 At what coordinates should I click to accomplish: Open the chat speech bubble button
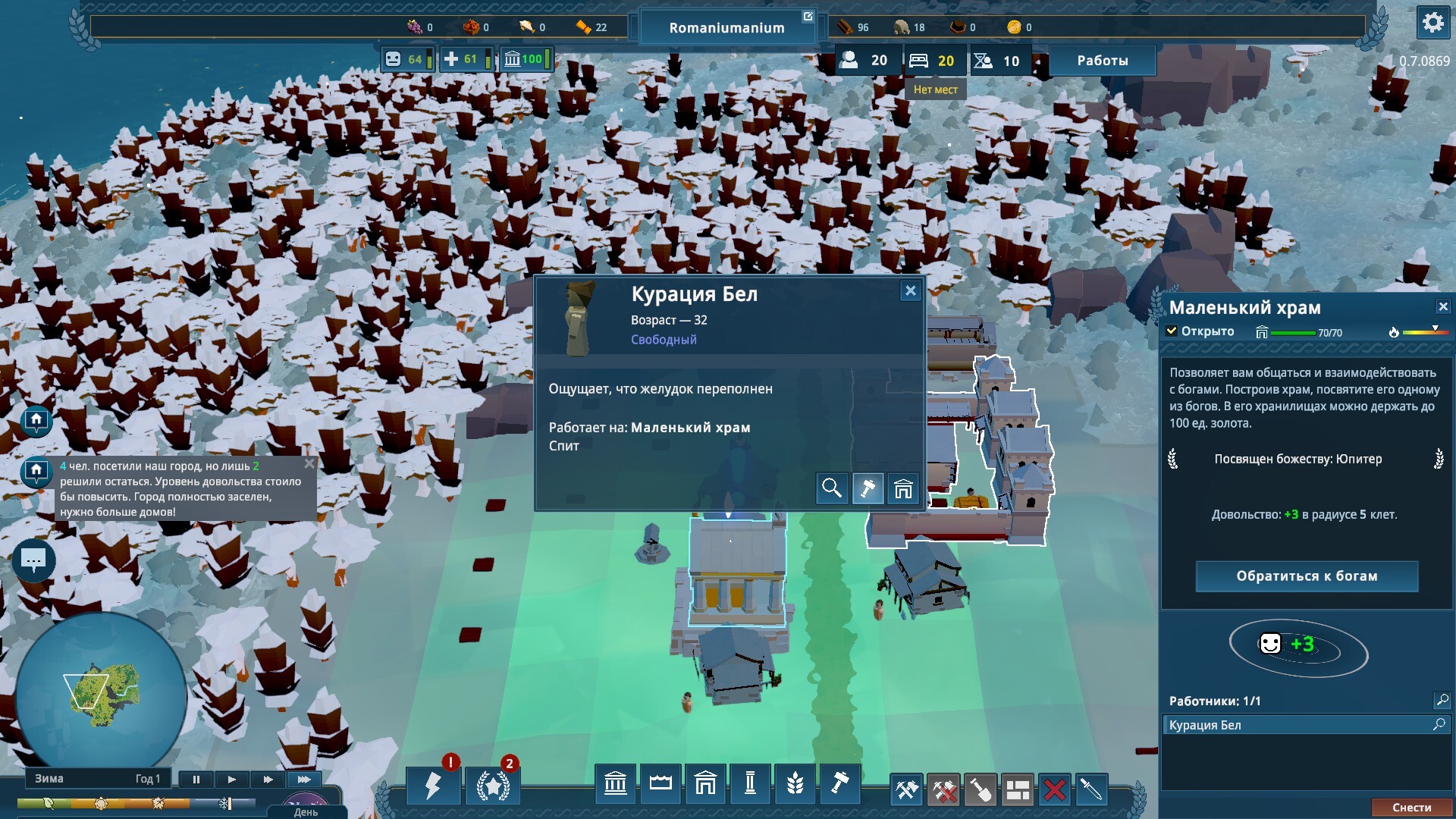pos(33,560)
